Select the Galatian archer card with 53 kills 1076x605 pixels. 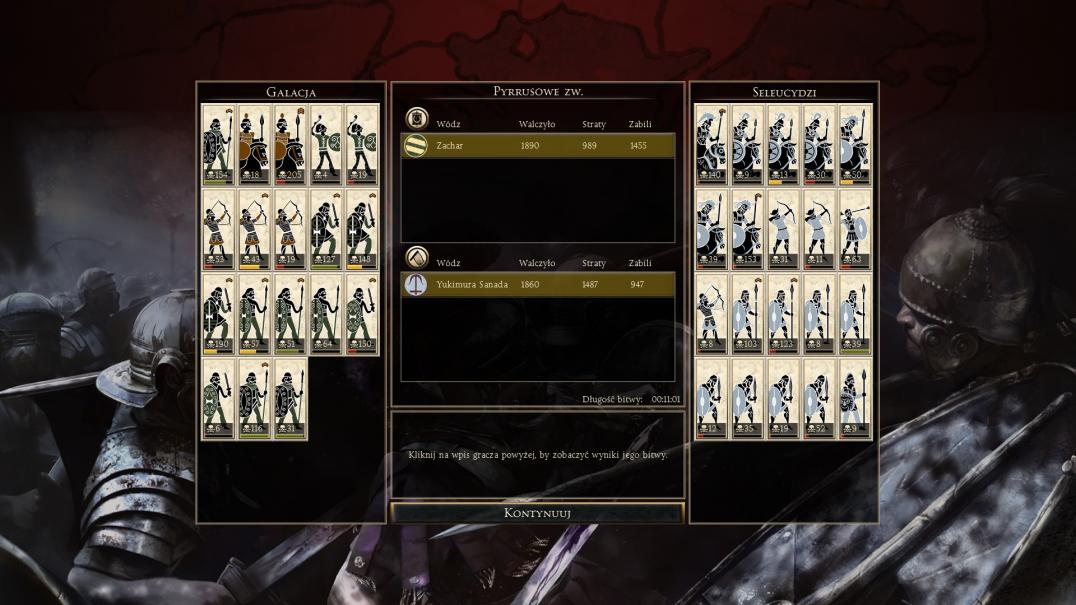click(x=218, y=229)
